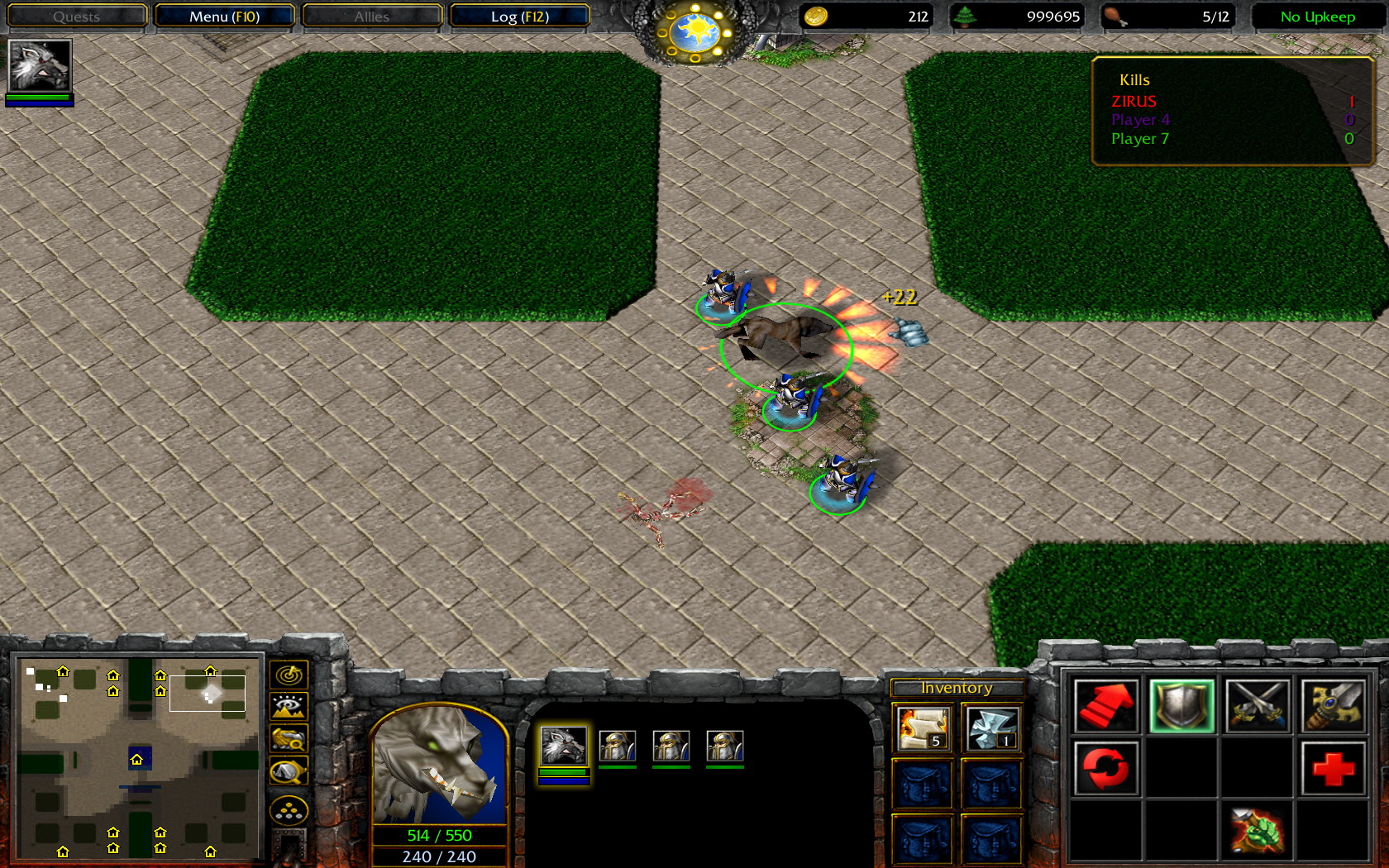Open the Log (F12)

[x=520, y=16]
